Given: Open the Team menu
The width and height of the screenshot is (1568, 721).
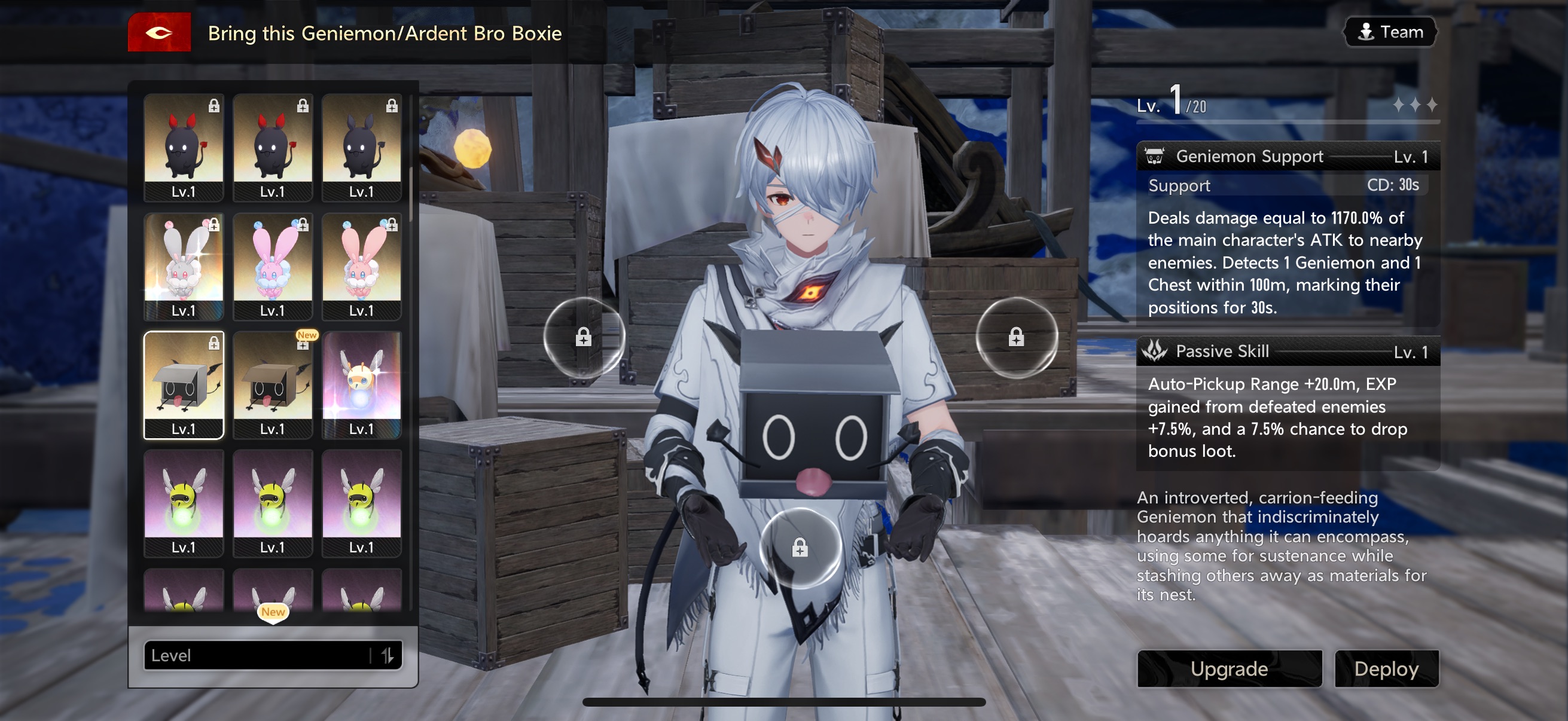Looking at the screenshot, I should pos(1390,32).
